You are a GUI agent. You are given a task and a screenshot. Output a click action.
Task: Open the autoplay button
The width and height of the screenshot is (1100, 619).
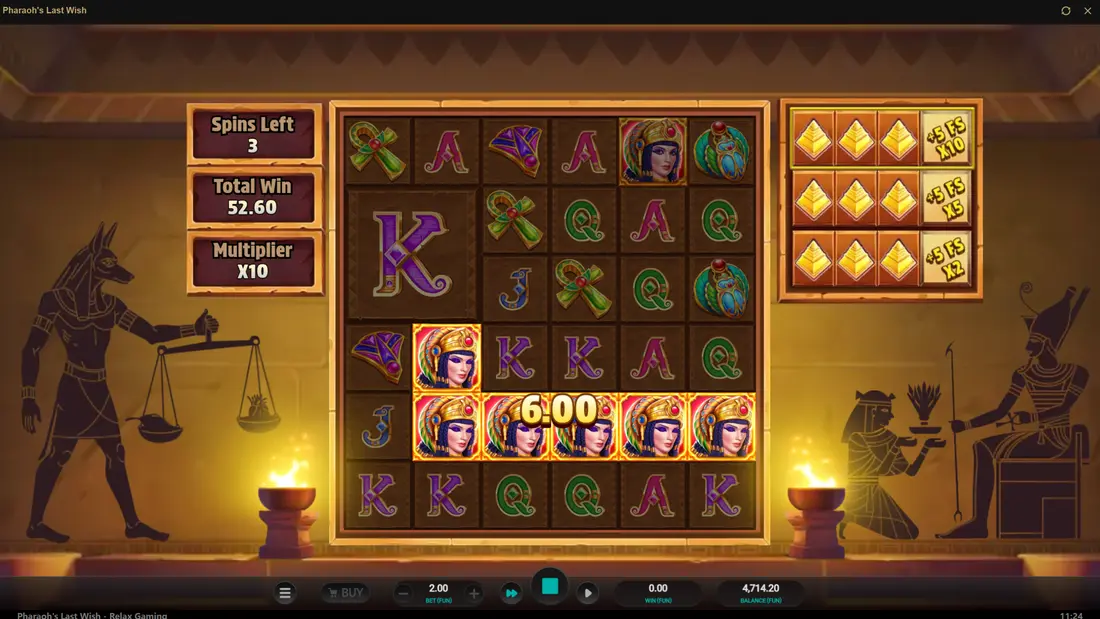pyautogui.click(x=588, y=593)
